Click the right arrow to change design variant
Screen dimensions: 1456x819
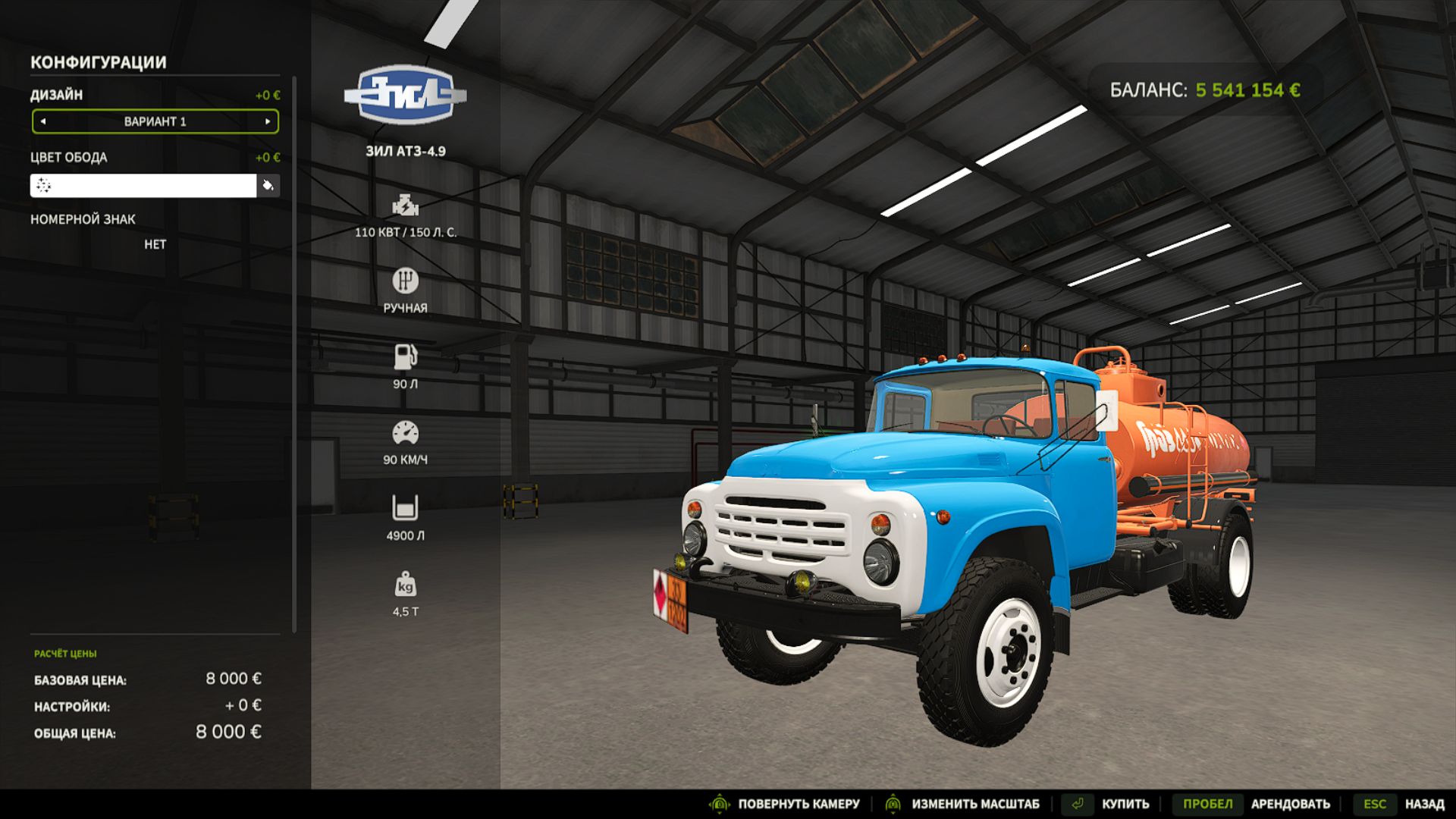(x=267, y=121)
